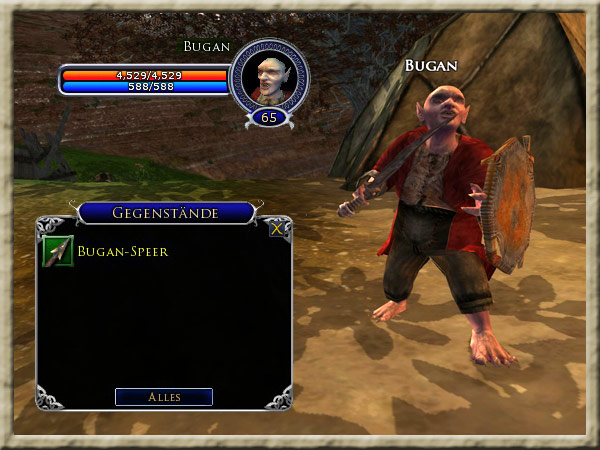
Task: Click Bugan's target portrait
Action: click(268, 77)
